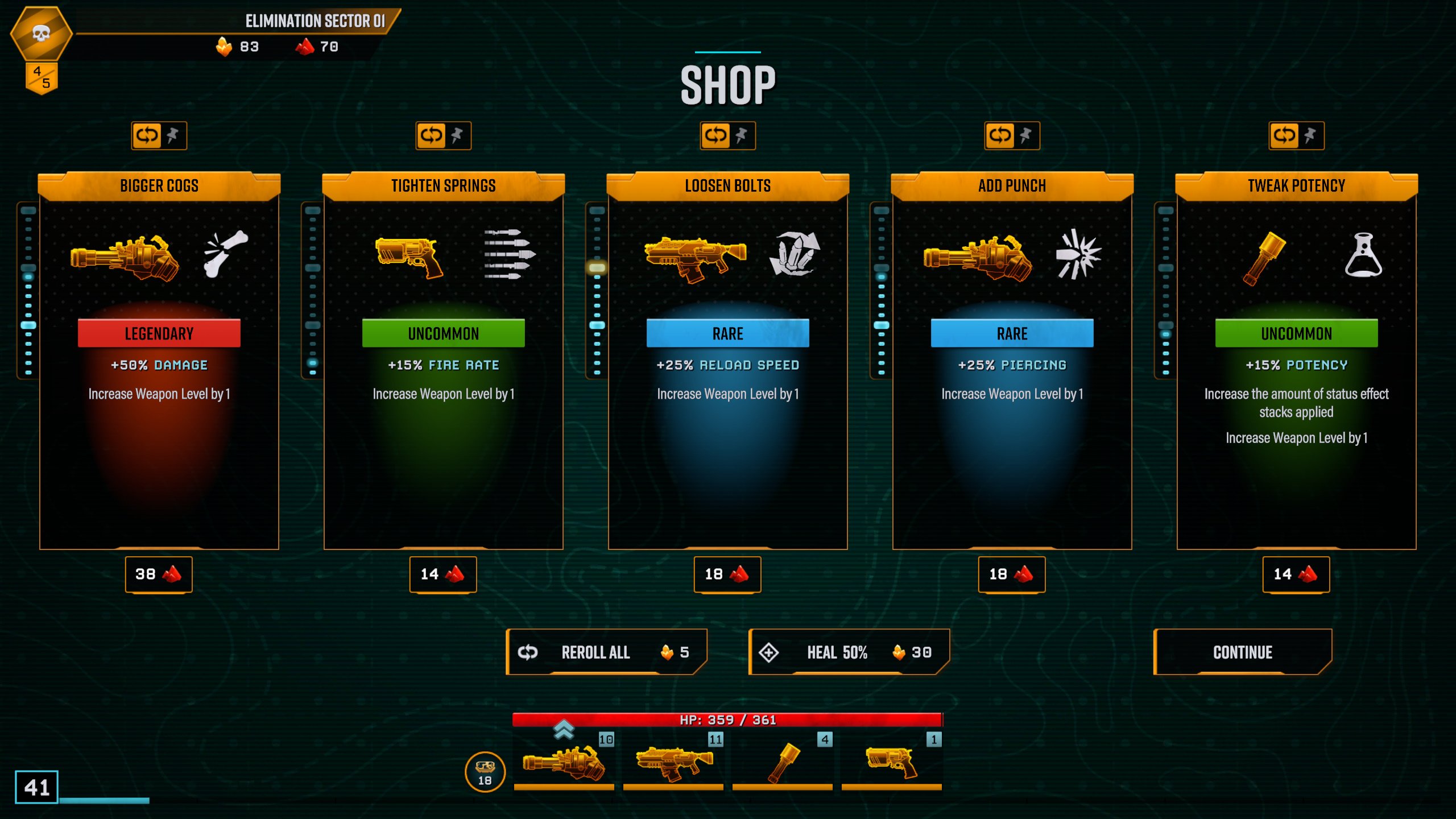
Task: Buy Loosen Bolts for 18 red crystals
Action: point(727,574)
